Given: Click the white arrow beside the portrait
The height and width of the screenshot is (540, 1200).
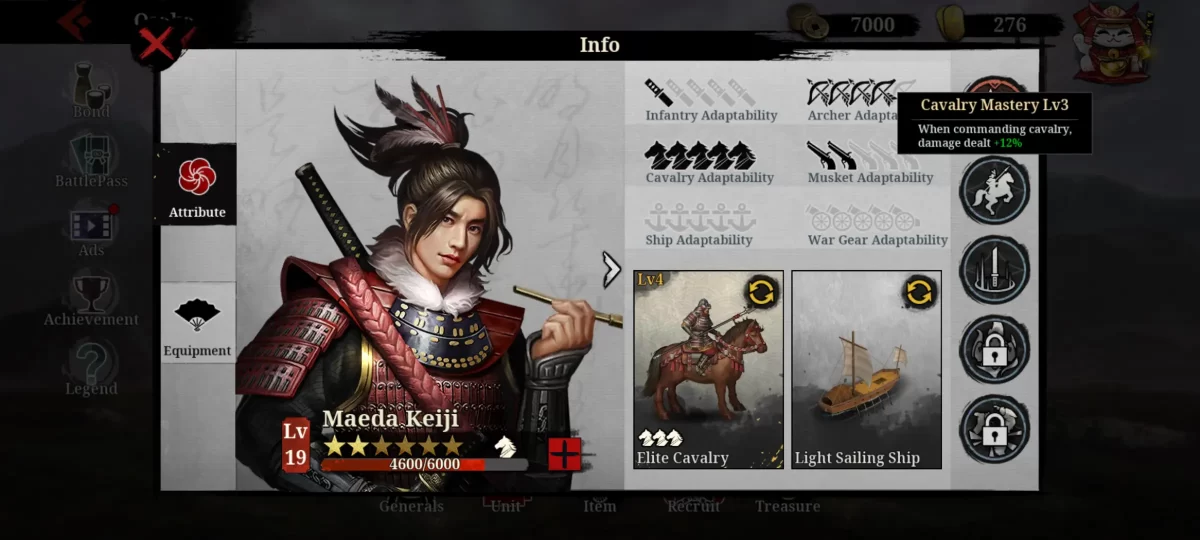Looking at the screenshot, I should [x=611, y=269].
